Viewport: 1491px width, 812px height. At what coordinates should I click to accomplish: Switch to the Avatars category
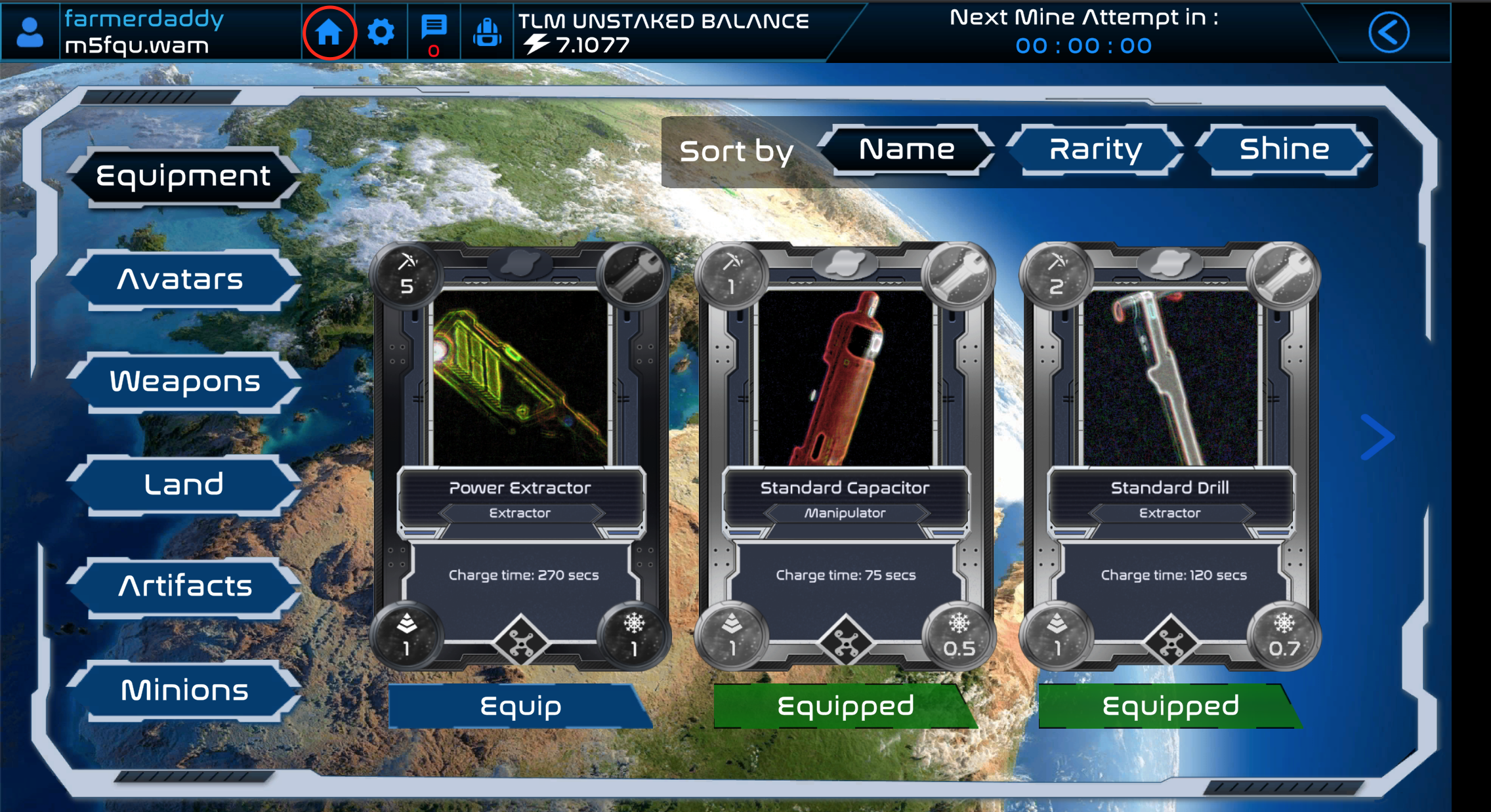(x=181, y=279)
